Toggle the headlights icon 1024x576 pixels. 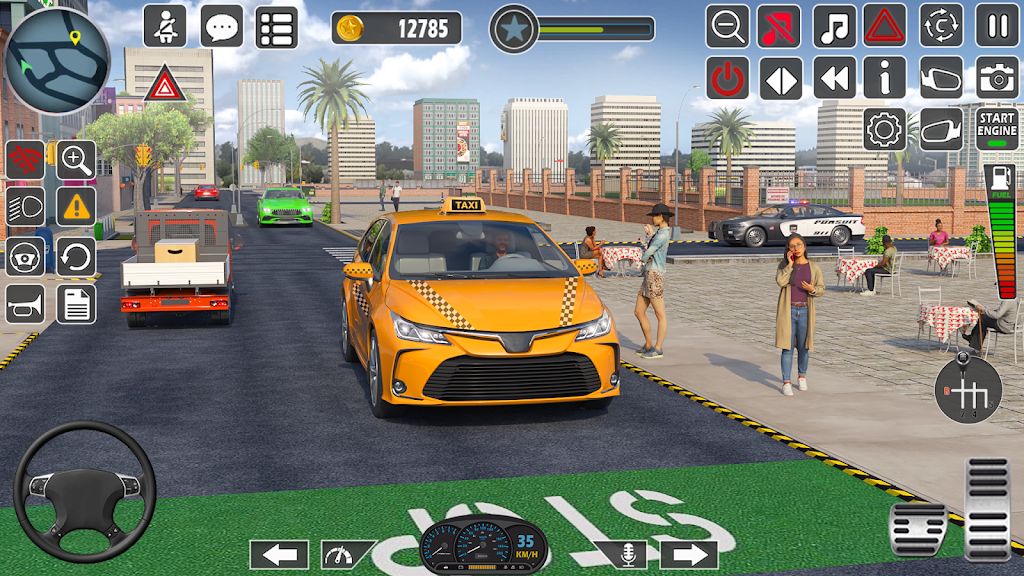coord(25,207)
